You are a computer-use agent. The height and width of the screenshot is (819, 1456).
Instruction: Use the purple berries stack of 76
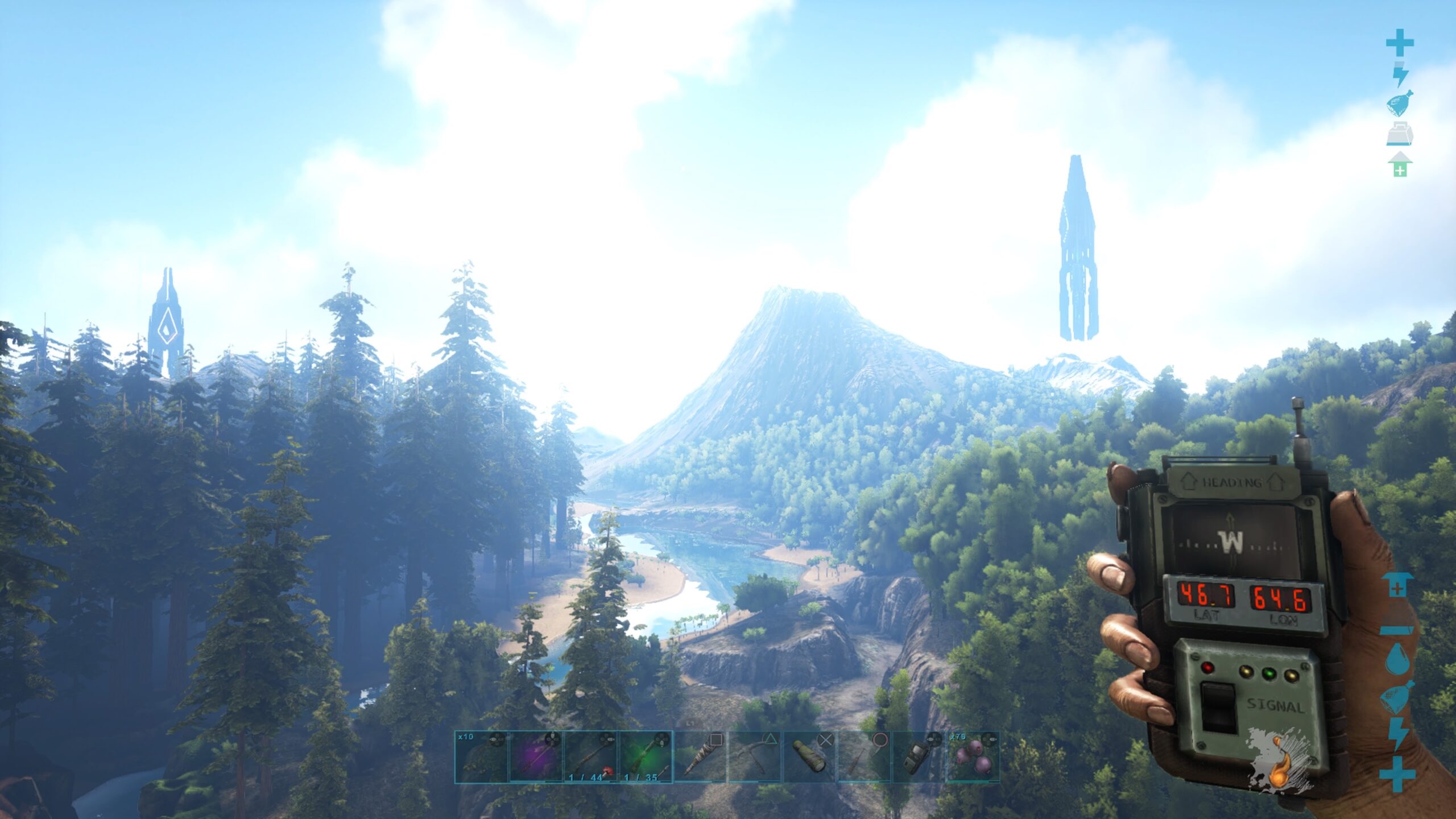click(x=973, y=757)
